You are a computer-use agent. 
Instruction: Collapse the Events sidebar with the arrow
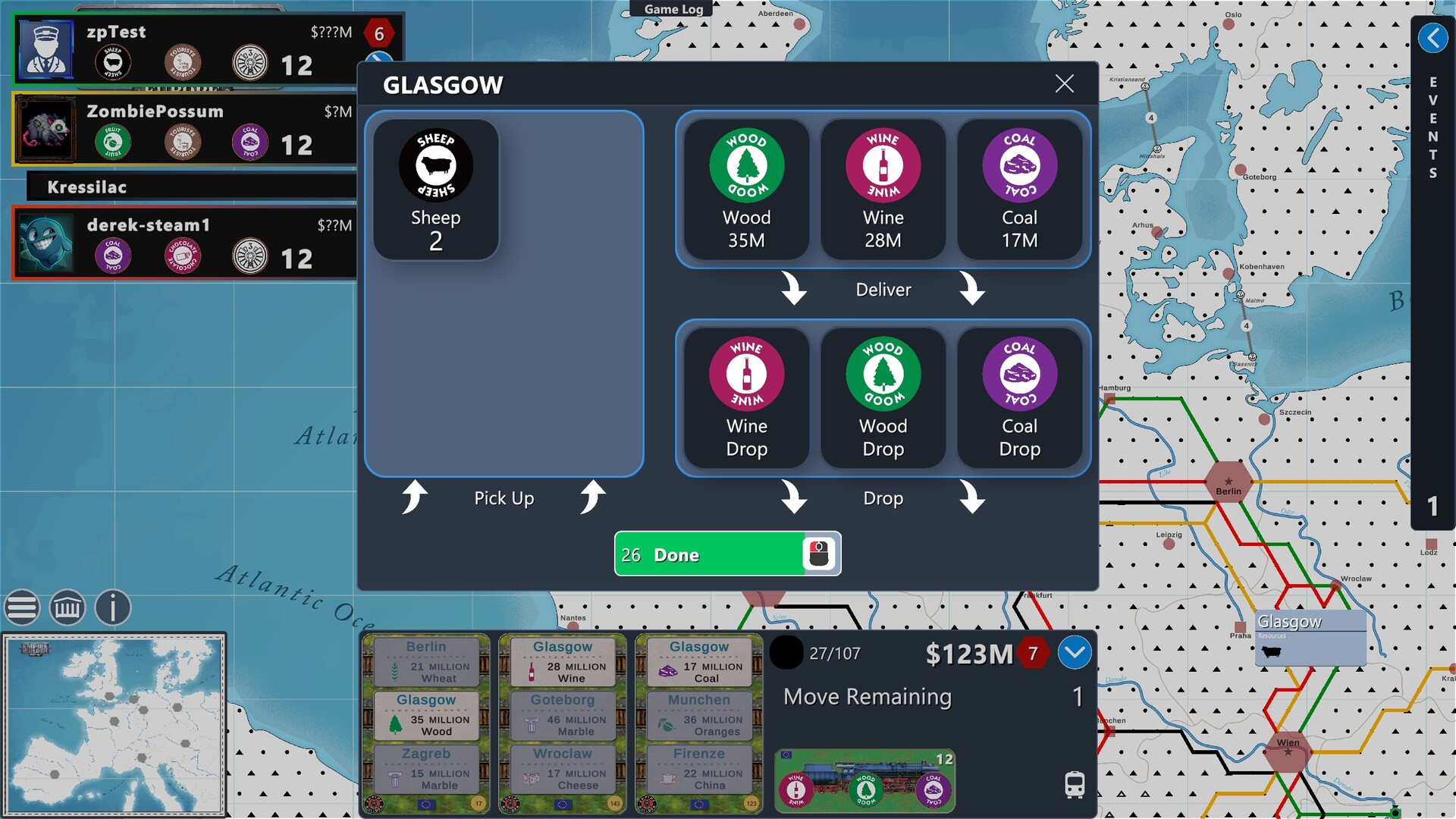(x=1433, y=37)
